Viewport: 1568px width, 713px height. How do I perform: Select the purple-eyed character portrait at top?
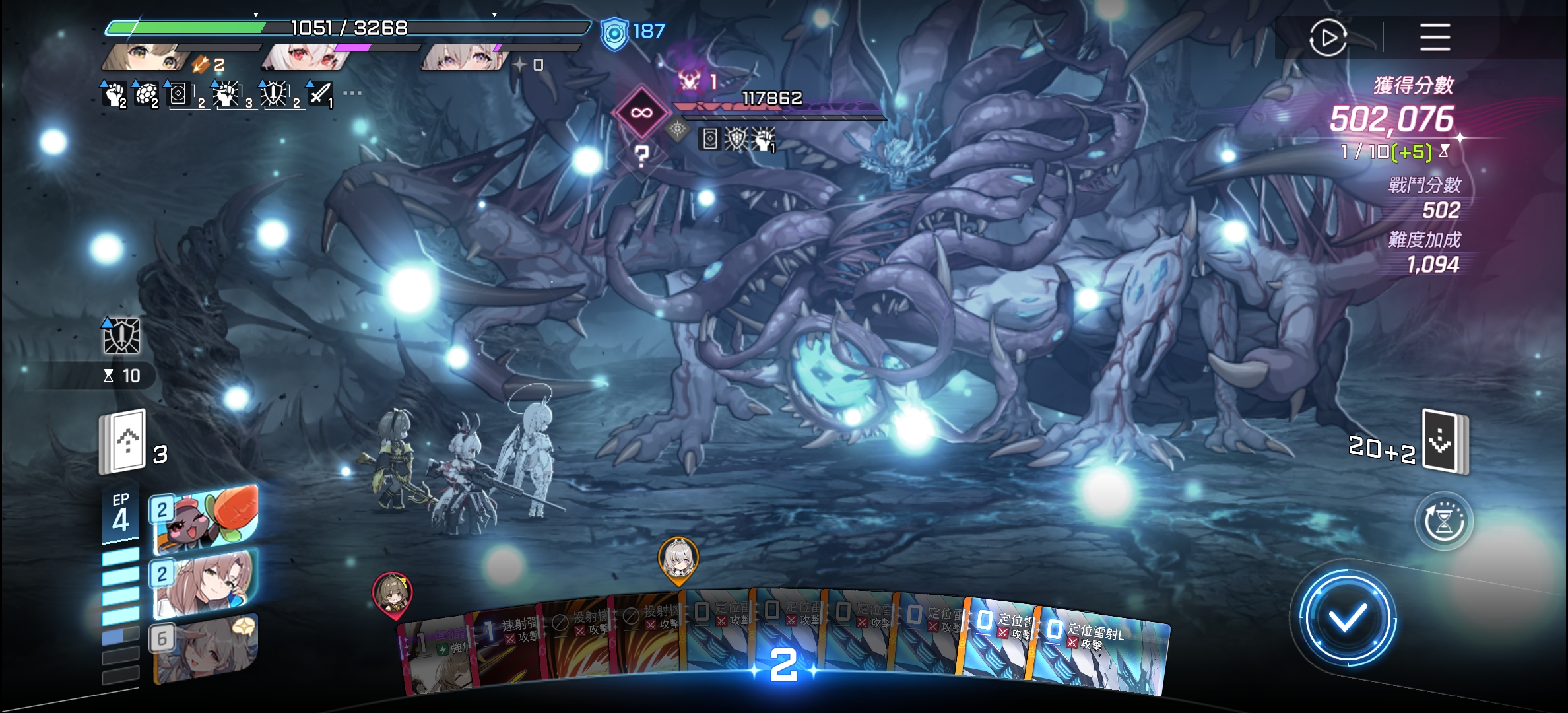[462, 58]
